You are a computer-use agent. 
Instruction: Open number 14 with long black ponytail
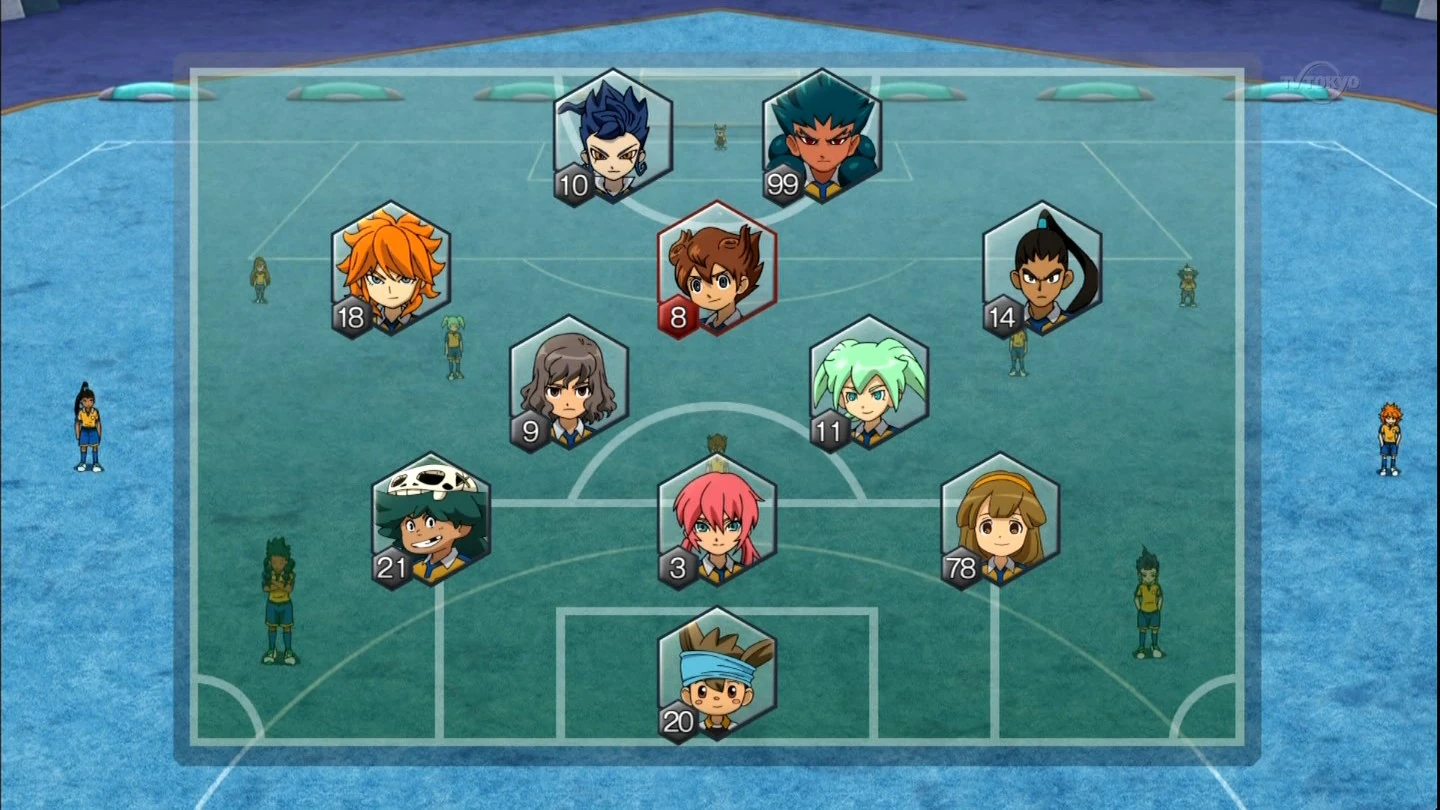click(x=1040, y=268)
